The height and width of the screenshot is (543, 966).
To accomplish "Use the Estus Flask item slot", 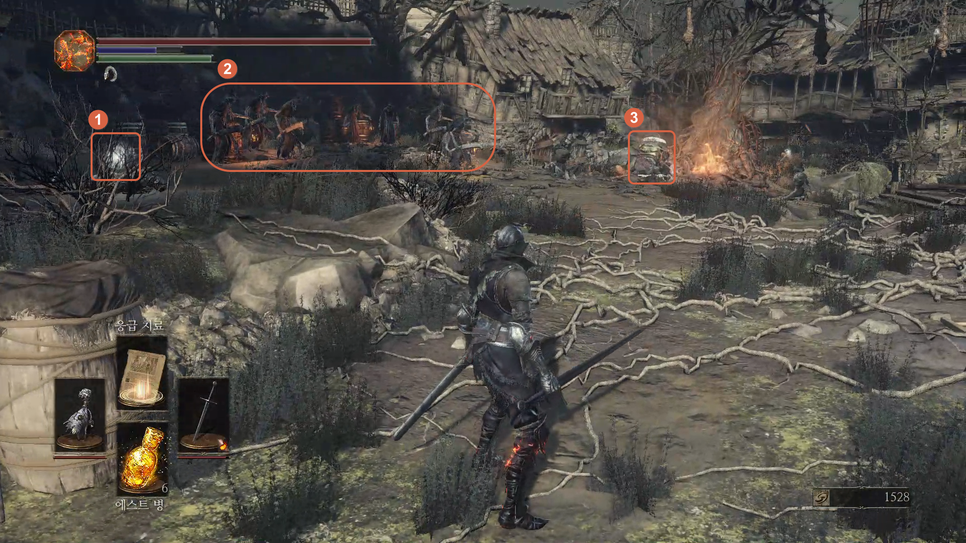I will [142, 458].
